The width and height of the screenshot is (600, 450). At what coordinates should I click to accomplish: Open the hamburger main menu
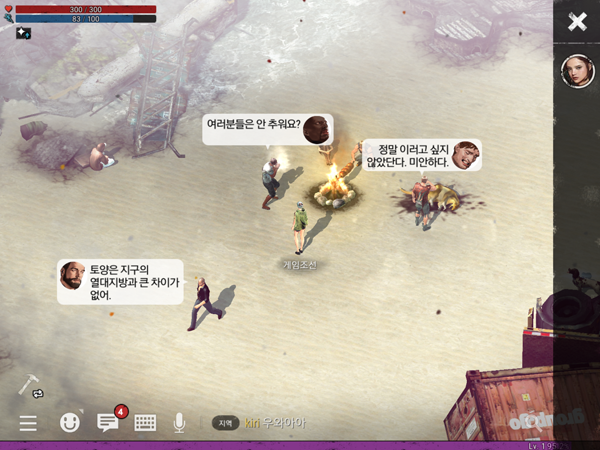[x=28, y=423]
